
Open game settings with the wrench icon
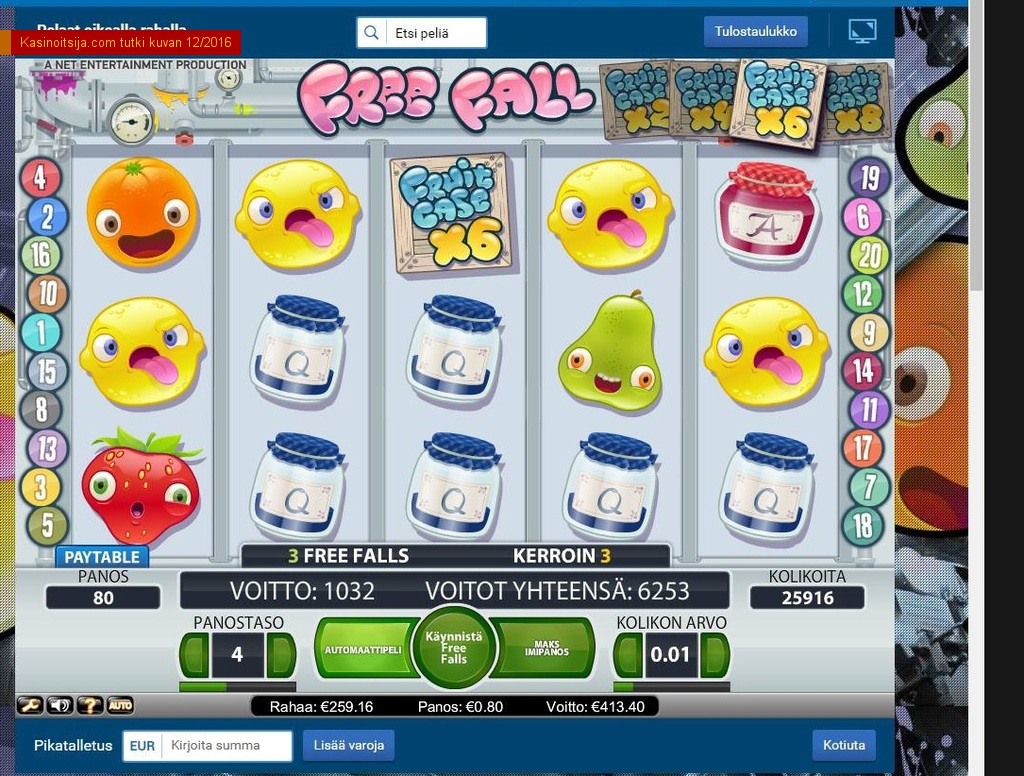pyautogui.click(x=30, y=706)
